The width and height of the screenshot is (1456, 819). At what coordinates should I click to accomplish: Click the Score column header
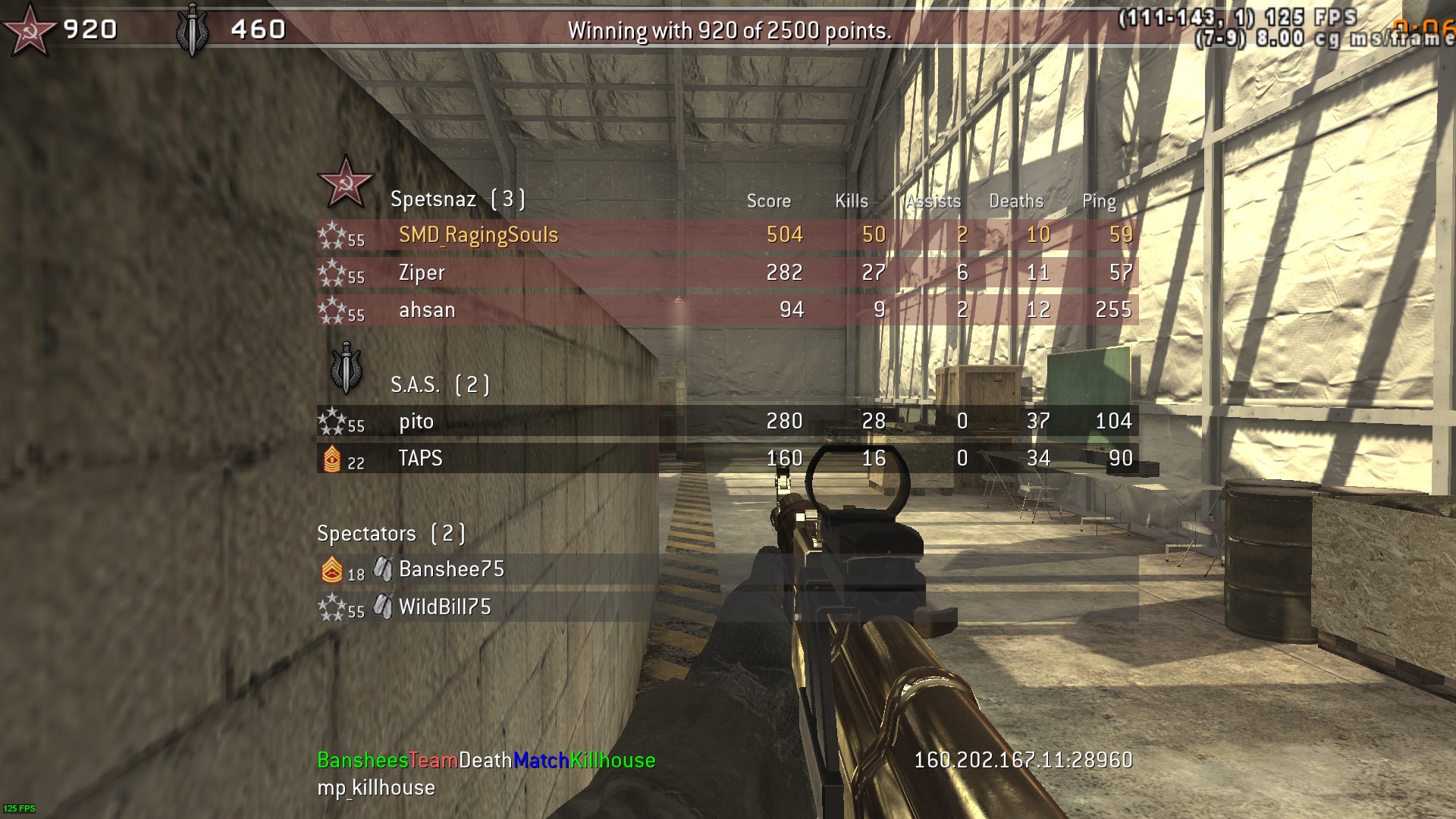(x=768, y=201)
